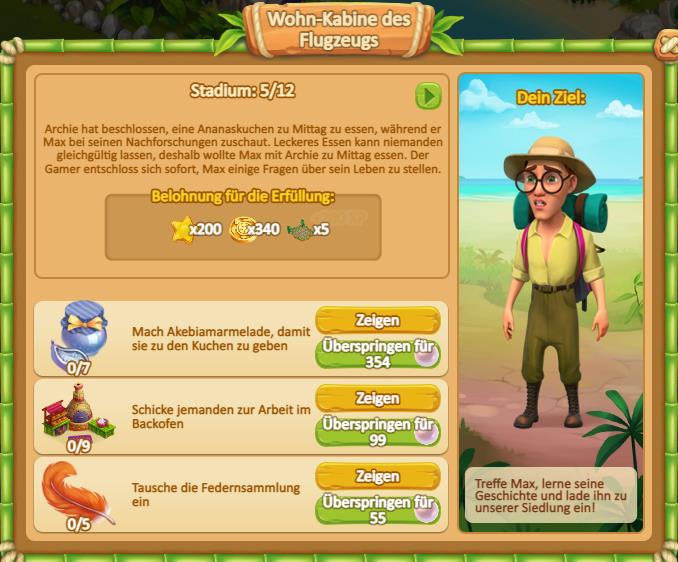The height and width of the screenshot is (562, 678).
Task: Skip Federnsammlung task for 55
Action: [377, 509]
